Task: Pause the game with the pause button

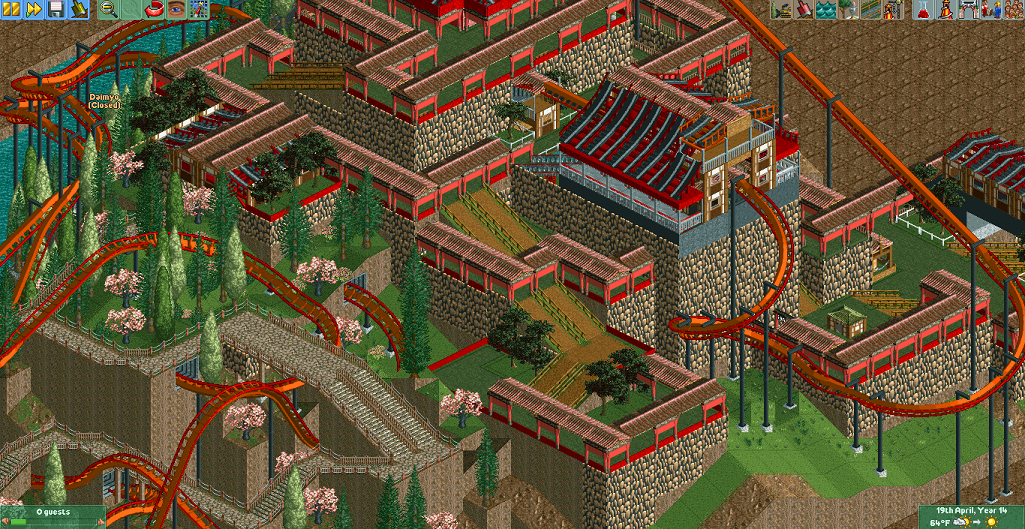Action: click(x=10, y=9)
